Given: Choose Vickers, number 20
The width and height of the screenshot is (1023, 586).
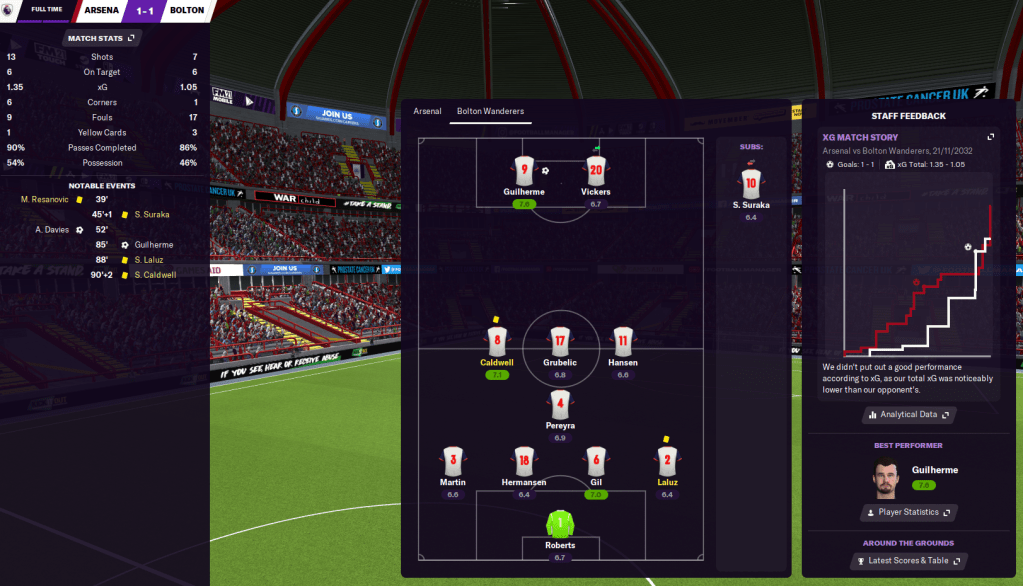Looking at the screenshot, I should click(x=595, y=170).
